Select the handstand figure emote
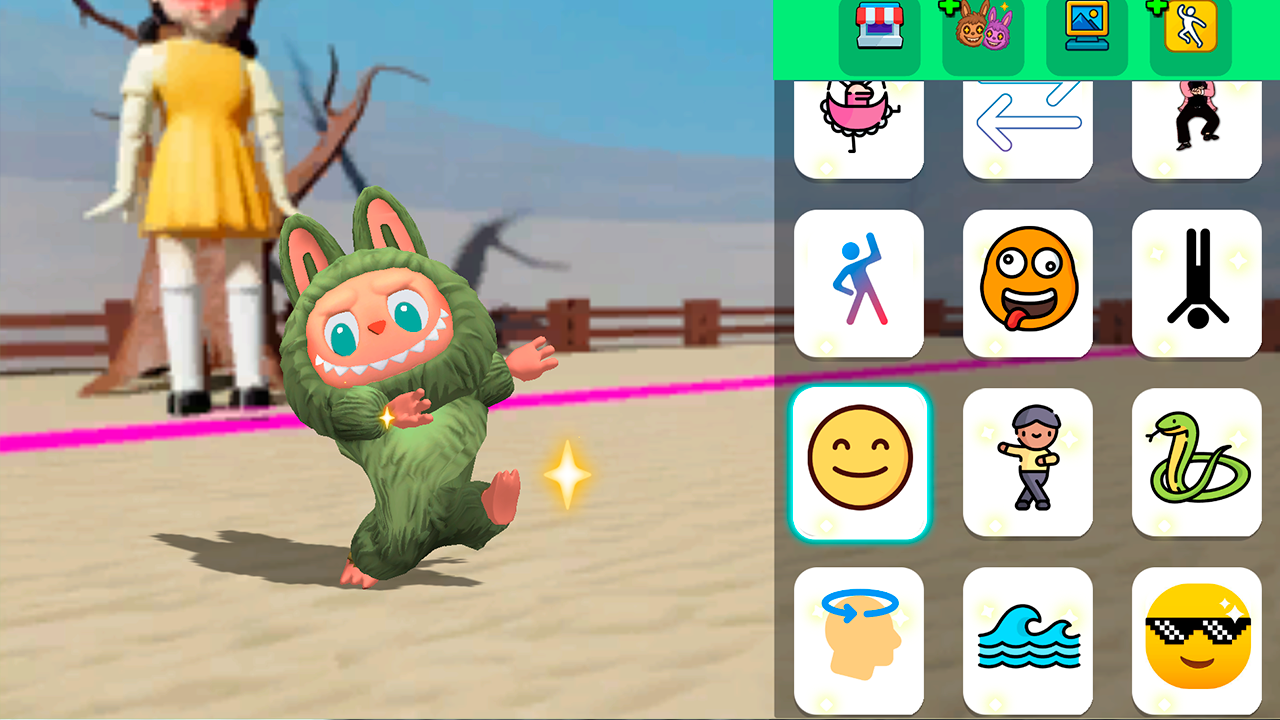Image resolution: width=1280 pixels, height=720 pixels. click(1197, 283)
